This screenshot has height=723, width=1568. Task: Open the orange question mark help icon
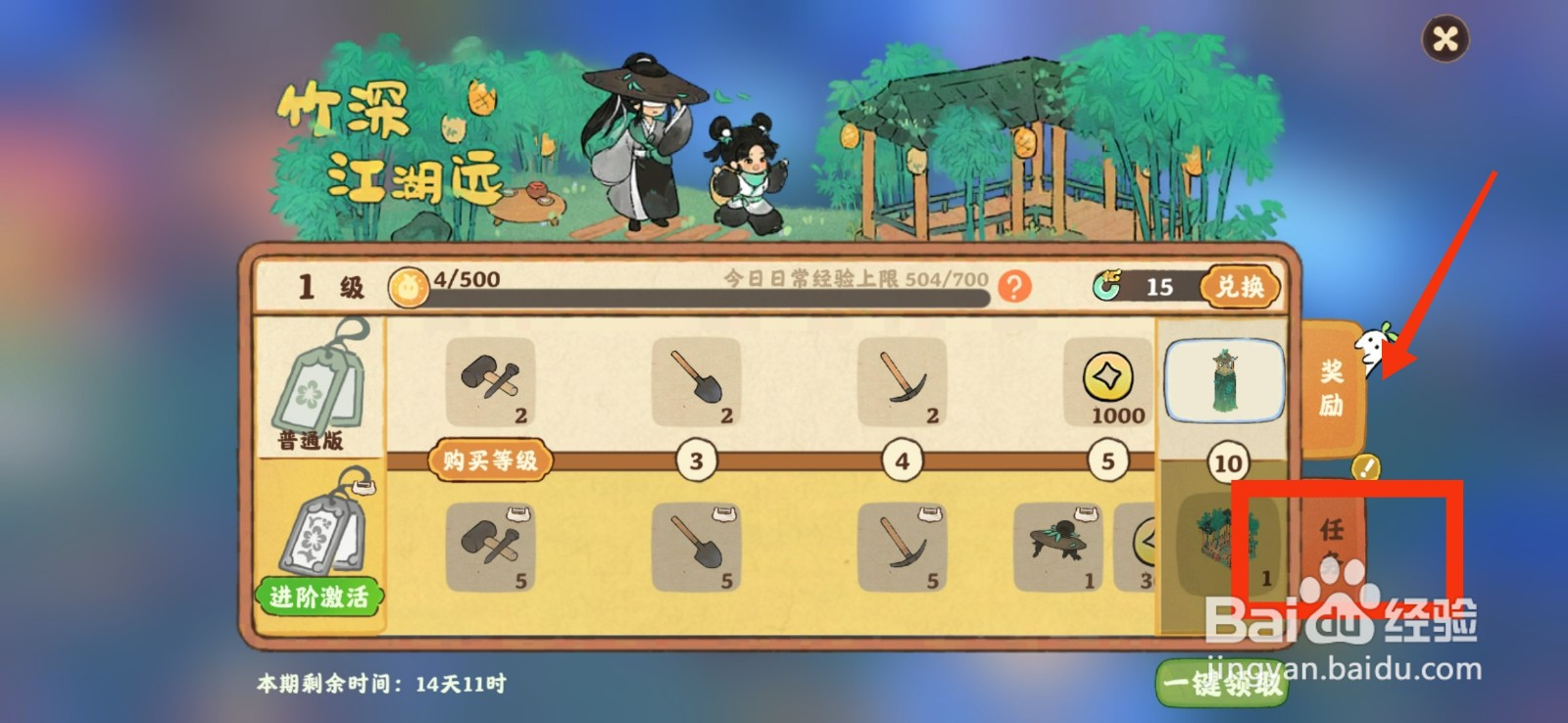[x=1014, y=285]
